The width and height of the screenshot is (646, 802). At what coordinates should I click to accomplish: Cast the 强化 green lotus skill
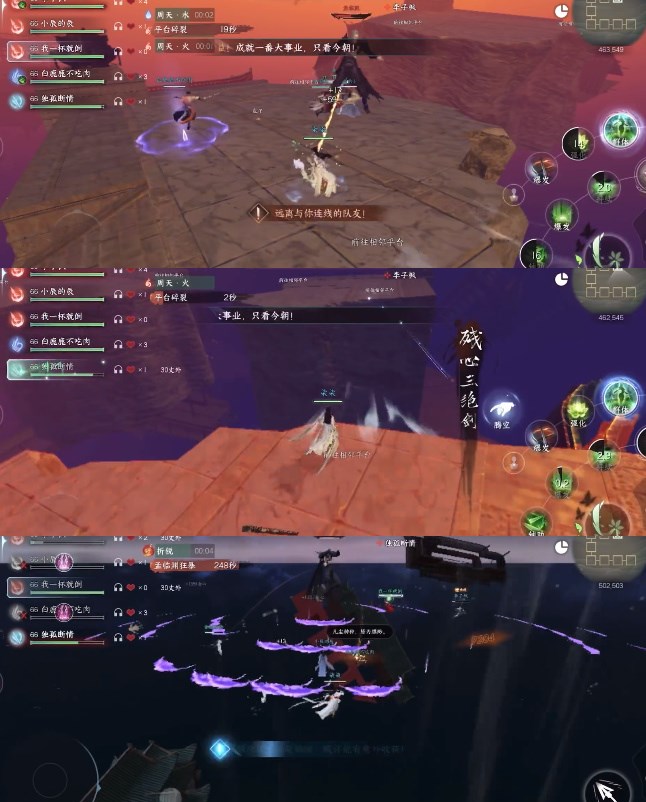tap(578, 411)
